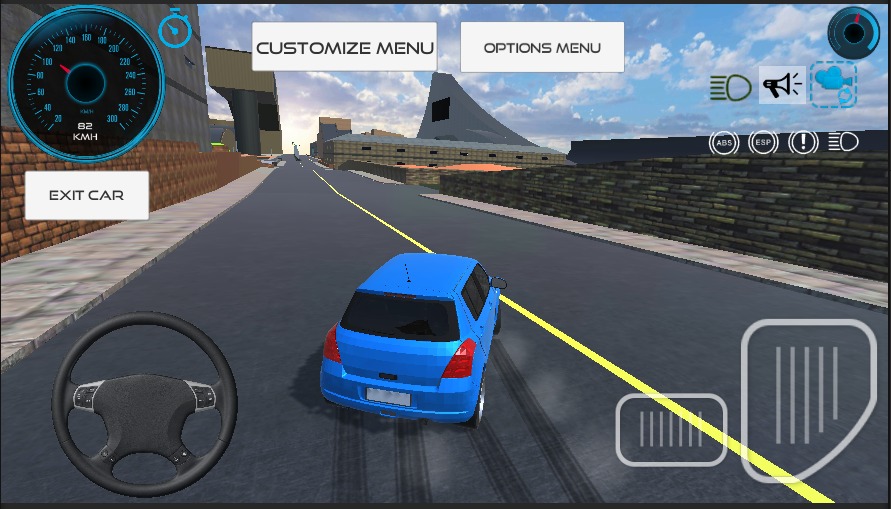891x509 pixels.
Task: Open the Options Menu
Action: click(542, 47)
